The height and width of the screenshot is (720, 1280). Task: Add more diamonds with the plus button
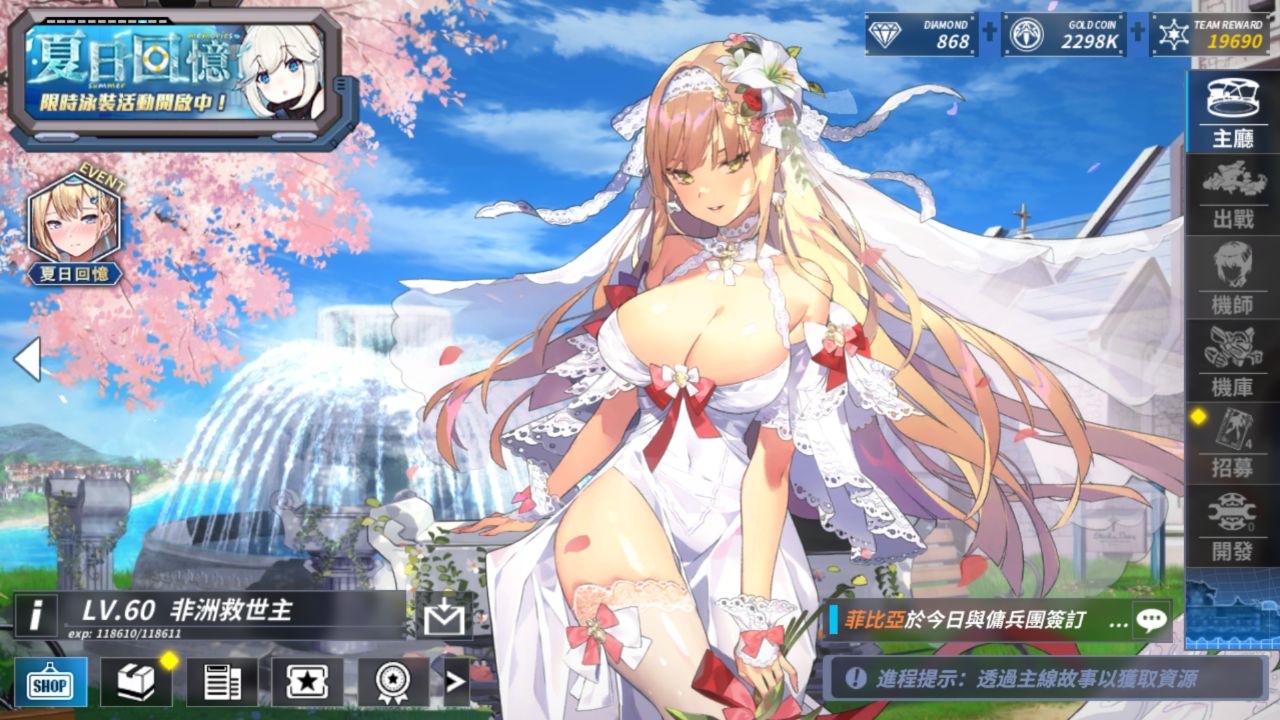[989, 31]
